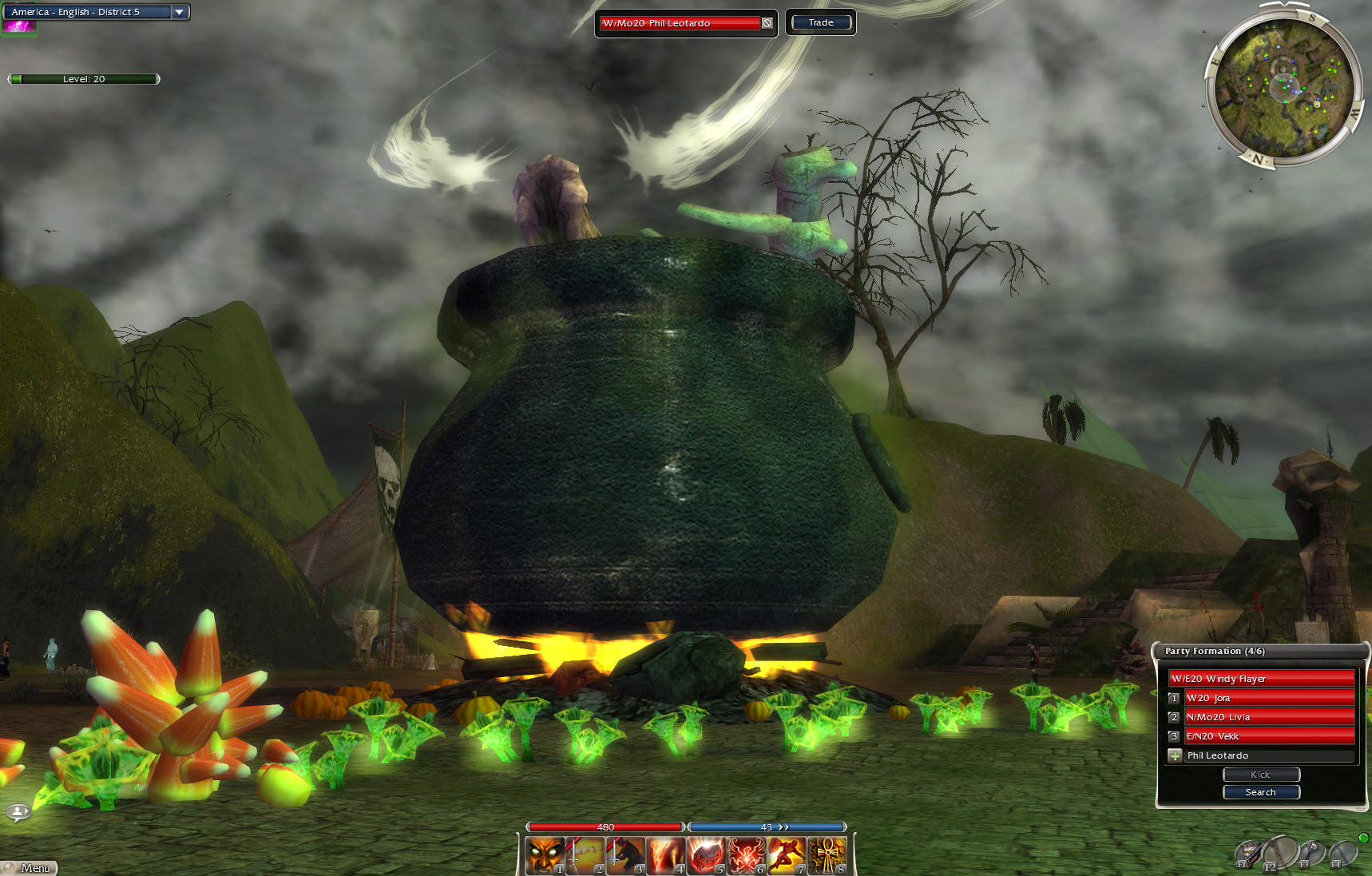Open the chat speech bubble icon

pyautogui.click(x=18, y=812)
